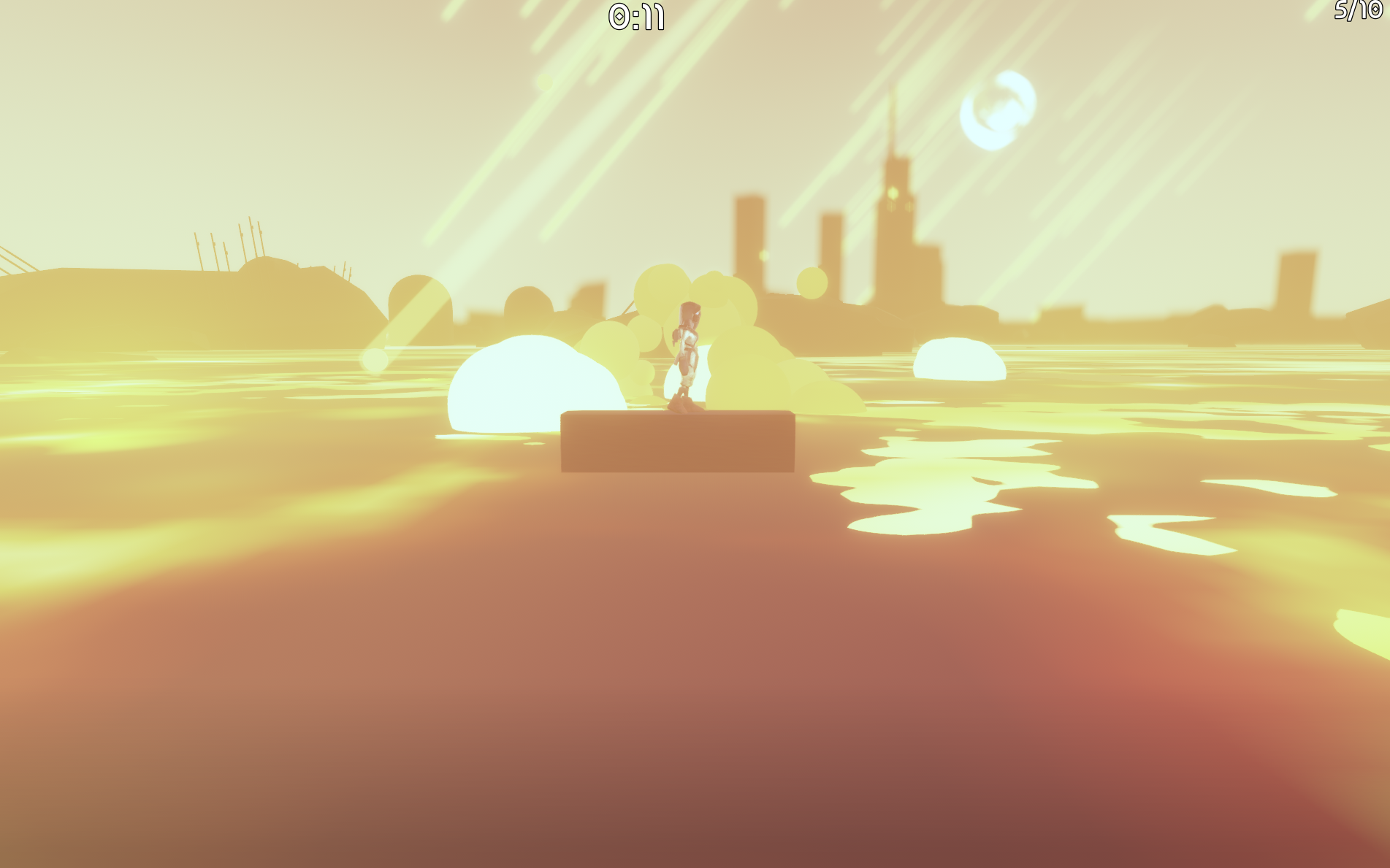Click the moon in the top right sky
Screen dimensions: 1390x868
pyautogui.click(x=997, y=110)
